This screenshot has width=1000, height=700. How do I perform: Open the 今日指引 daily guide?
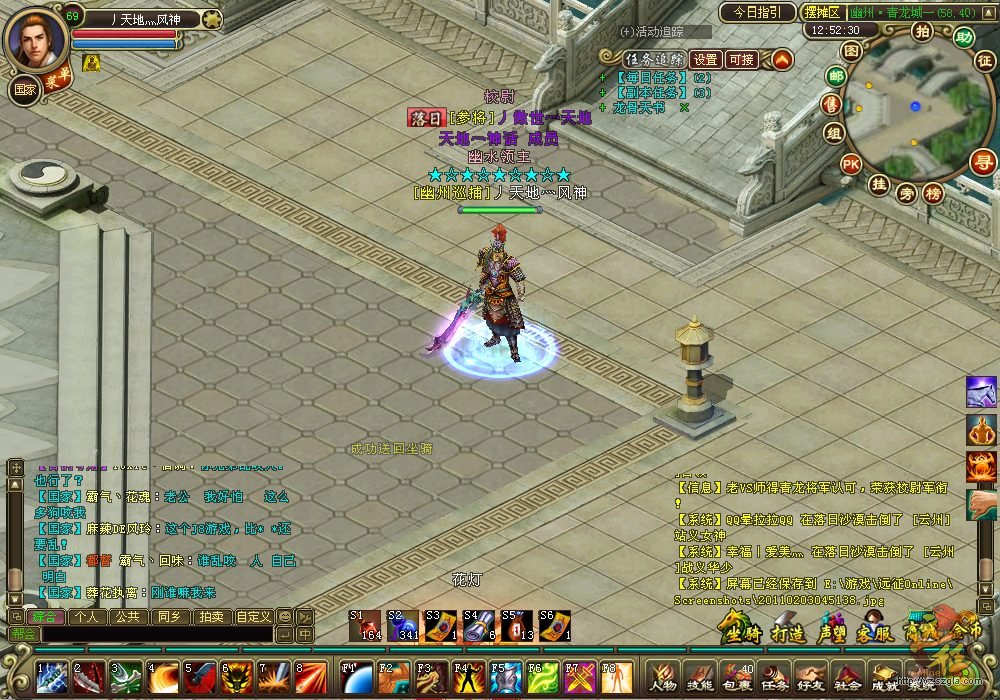(x=758, y=12)
